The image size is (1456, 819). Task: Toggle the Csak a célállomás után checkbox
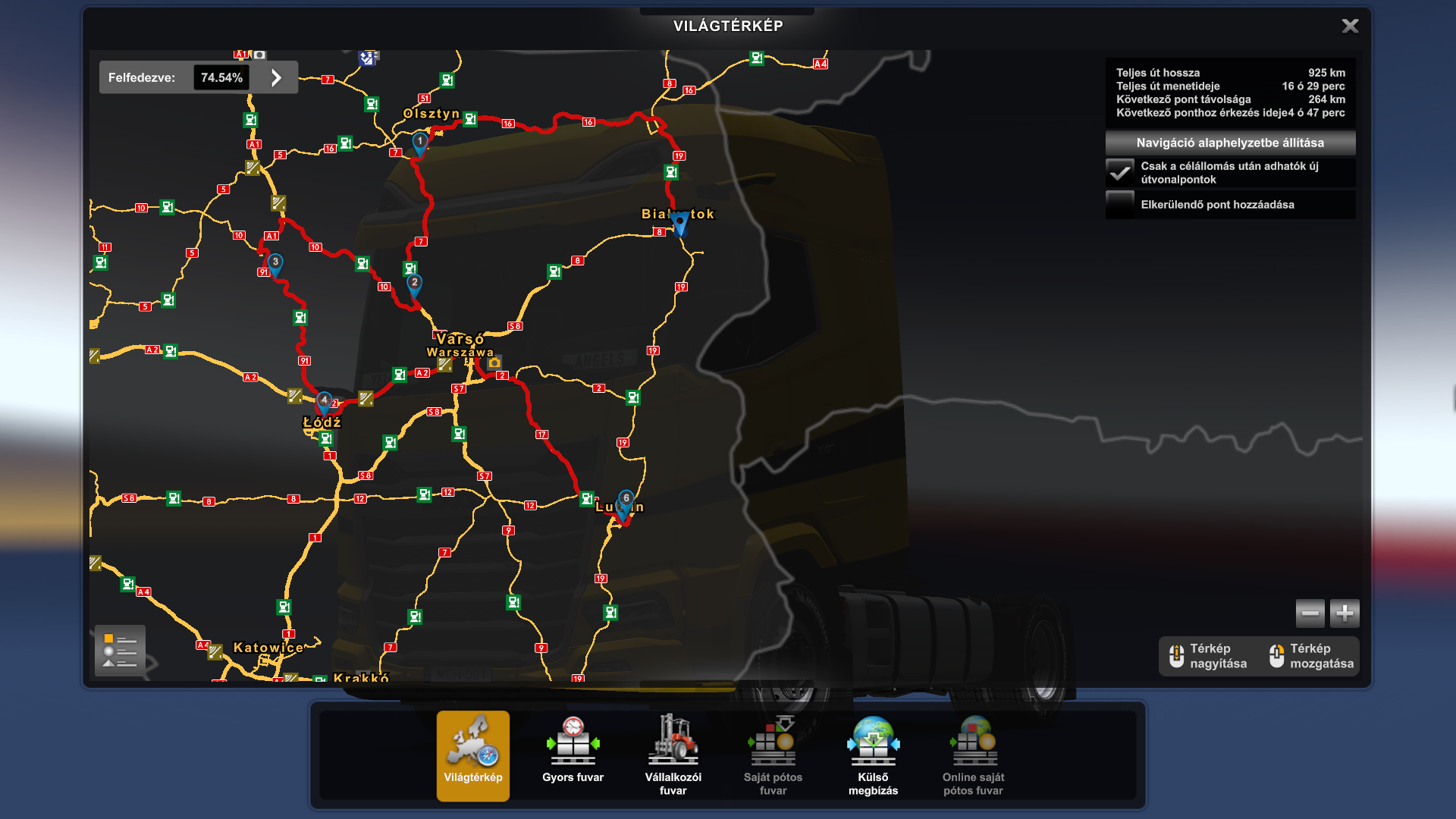[1119, 173]
